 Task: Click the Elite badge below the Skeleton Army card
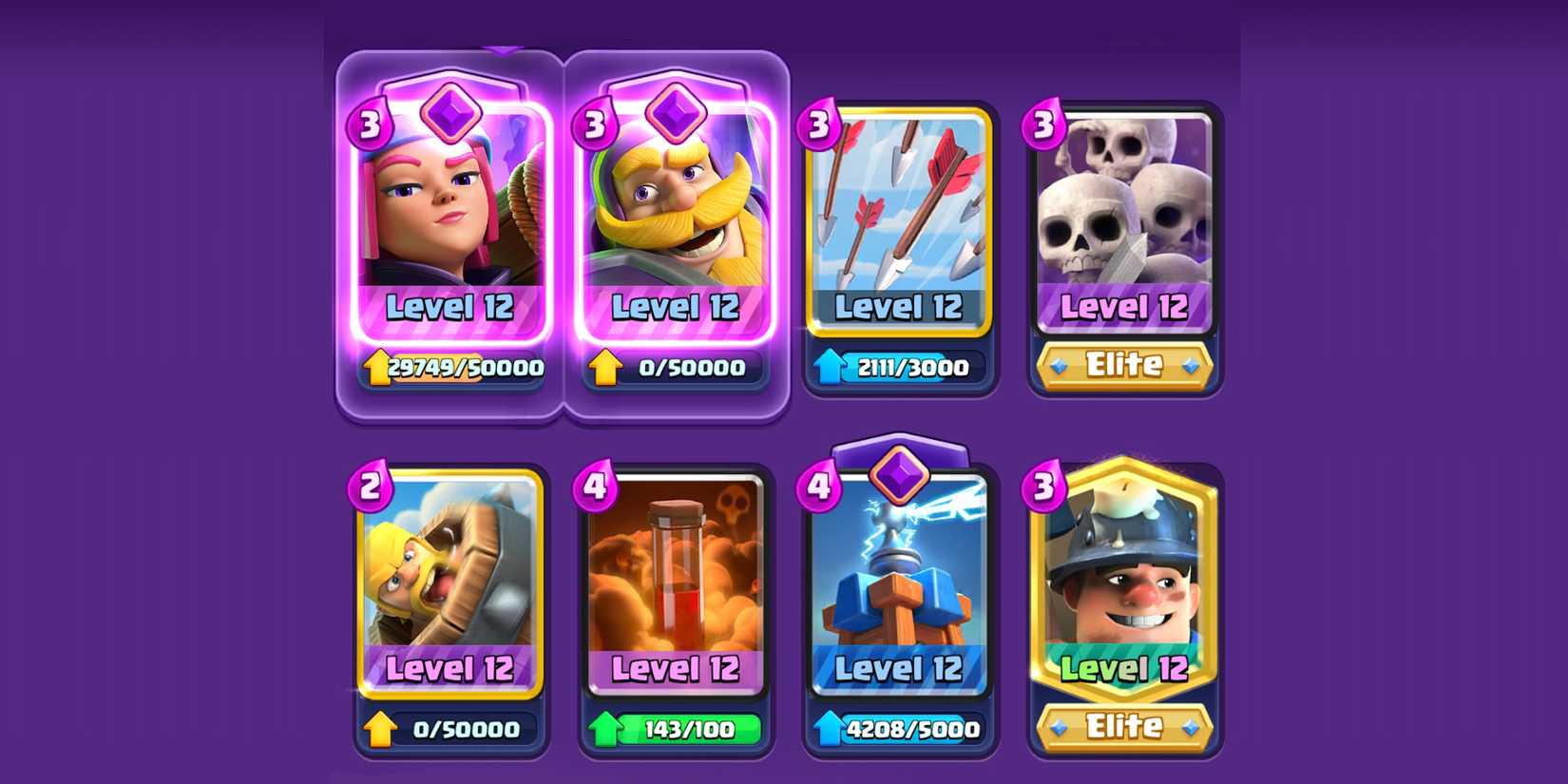1123,364
